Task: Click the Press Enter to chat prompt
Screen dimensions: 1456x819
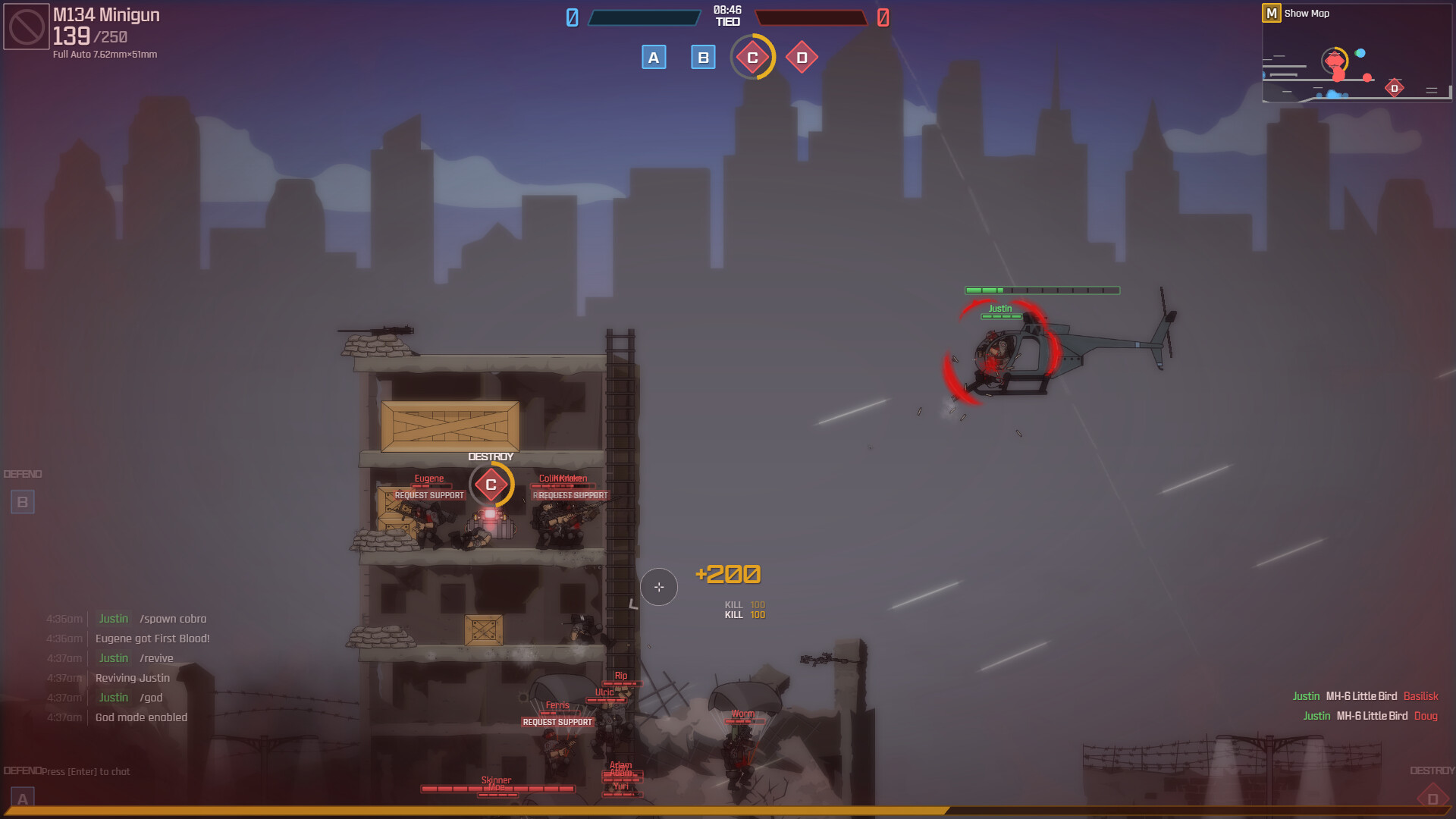Action: [86, 770]
